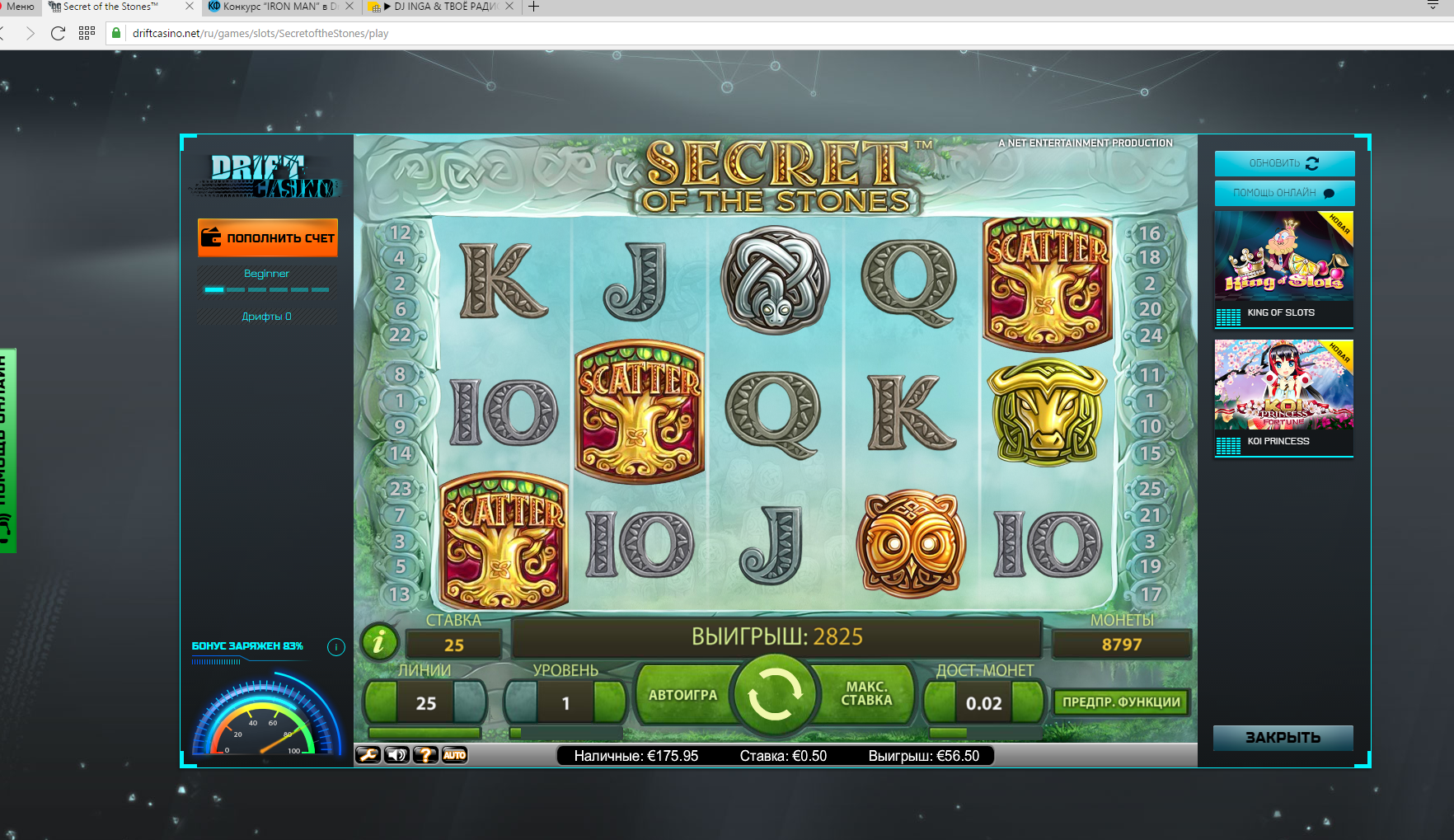Viewport: 1454px width, 840px height.
Task: Toggle the game sound speaker icon
Action: tap(397, 754)
